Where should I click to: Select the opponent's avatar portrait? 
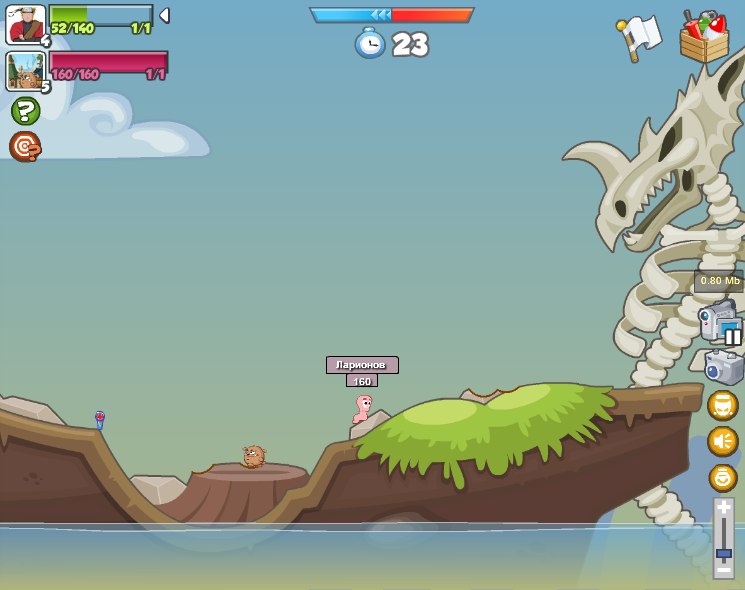[x=25, y=71]
